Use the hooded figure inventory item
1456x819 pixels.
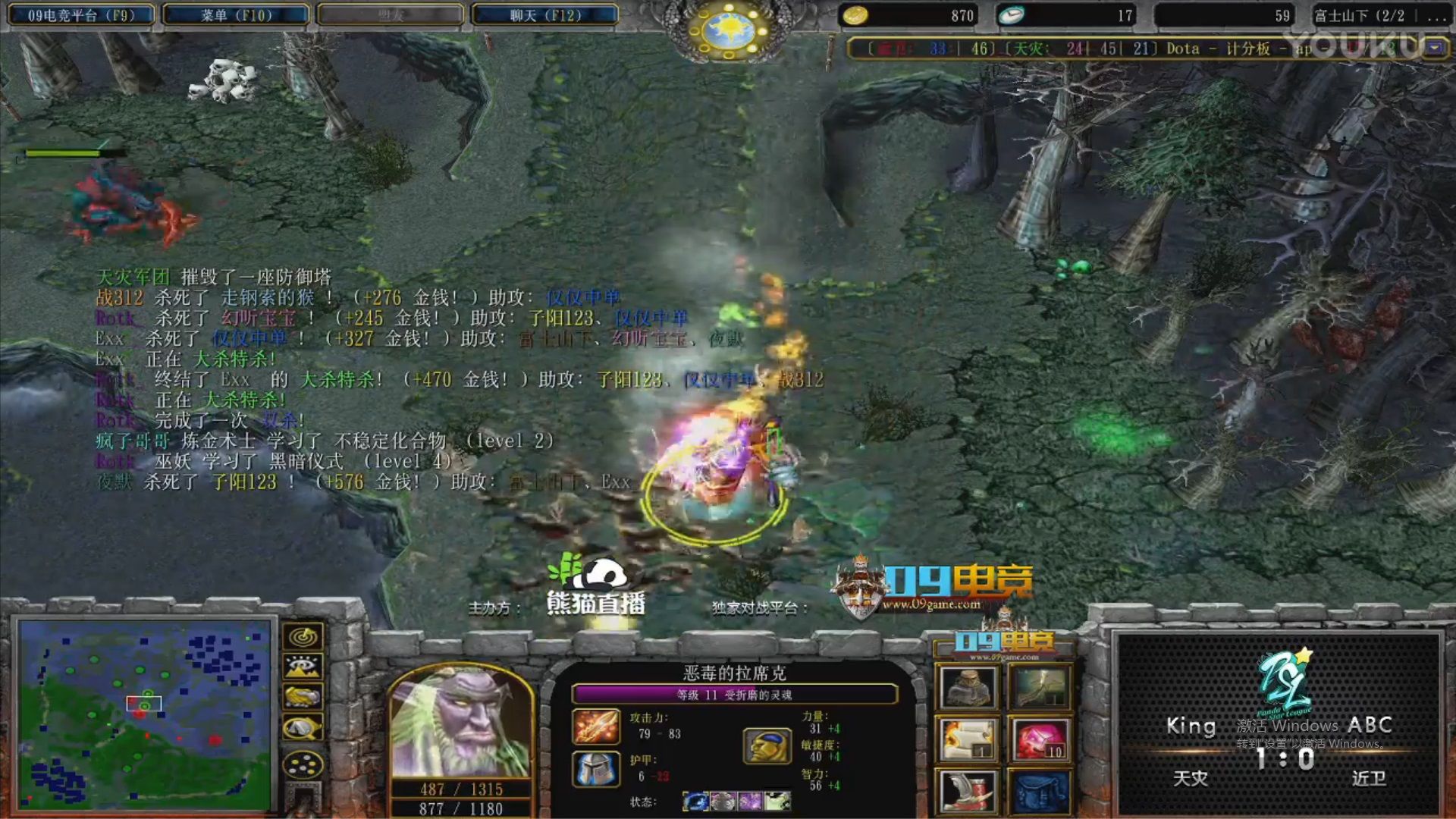tap(967, 688)
